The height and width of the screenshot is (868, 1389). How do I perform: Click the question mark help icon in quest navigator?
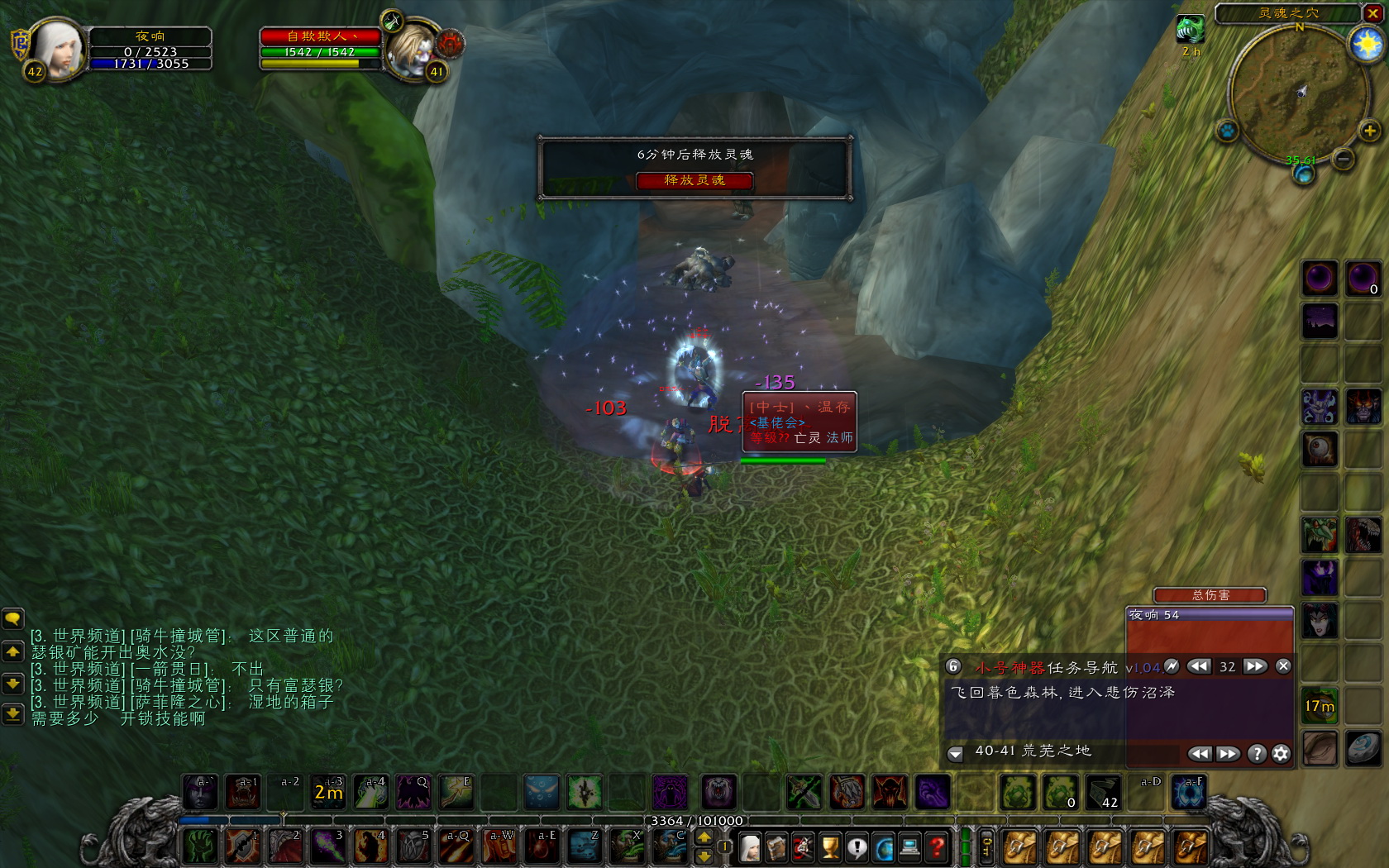(1258, 754)
